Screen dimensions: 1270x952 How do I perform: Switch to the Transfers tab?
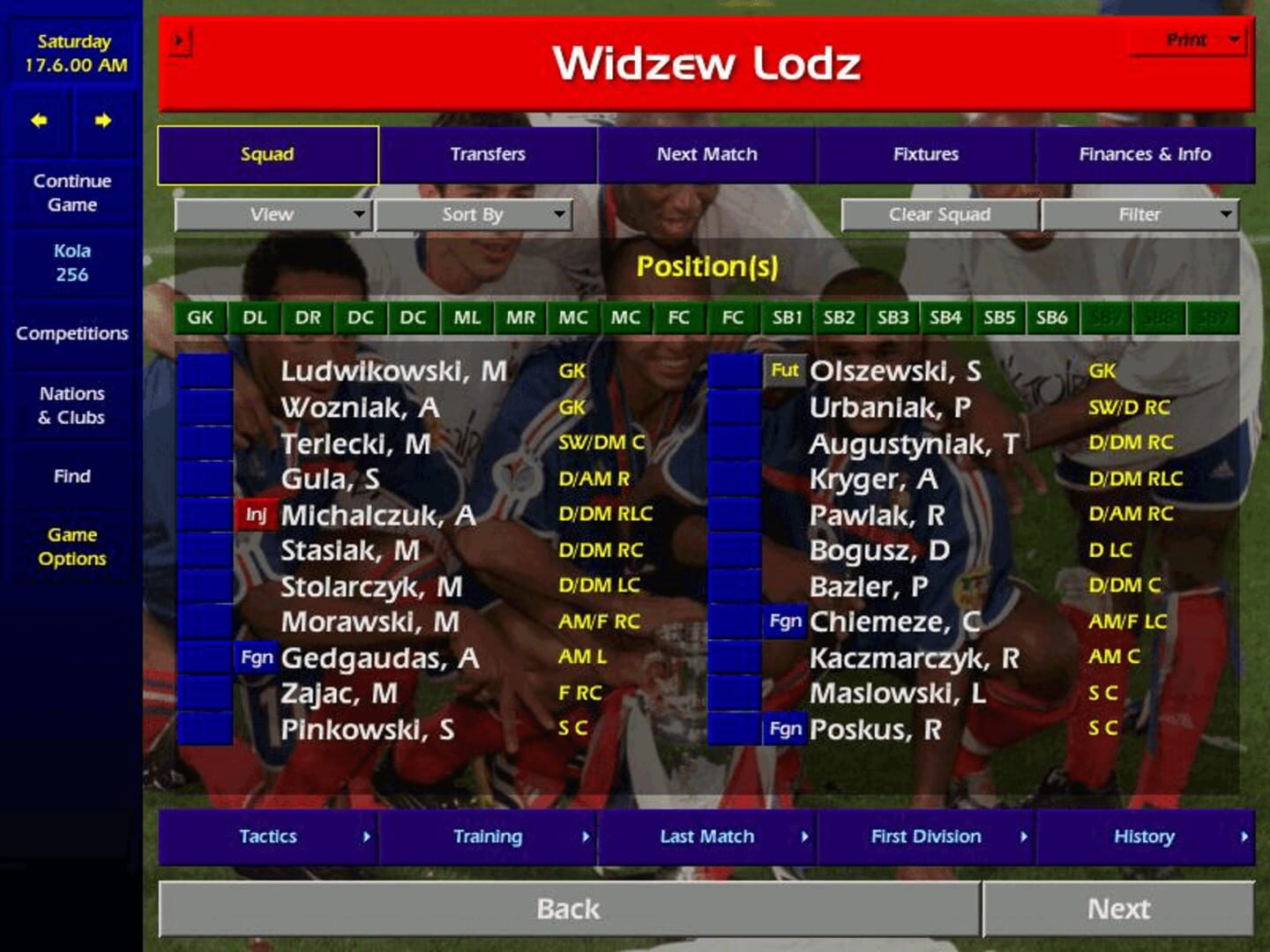point(489,154)
